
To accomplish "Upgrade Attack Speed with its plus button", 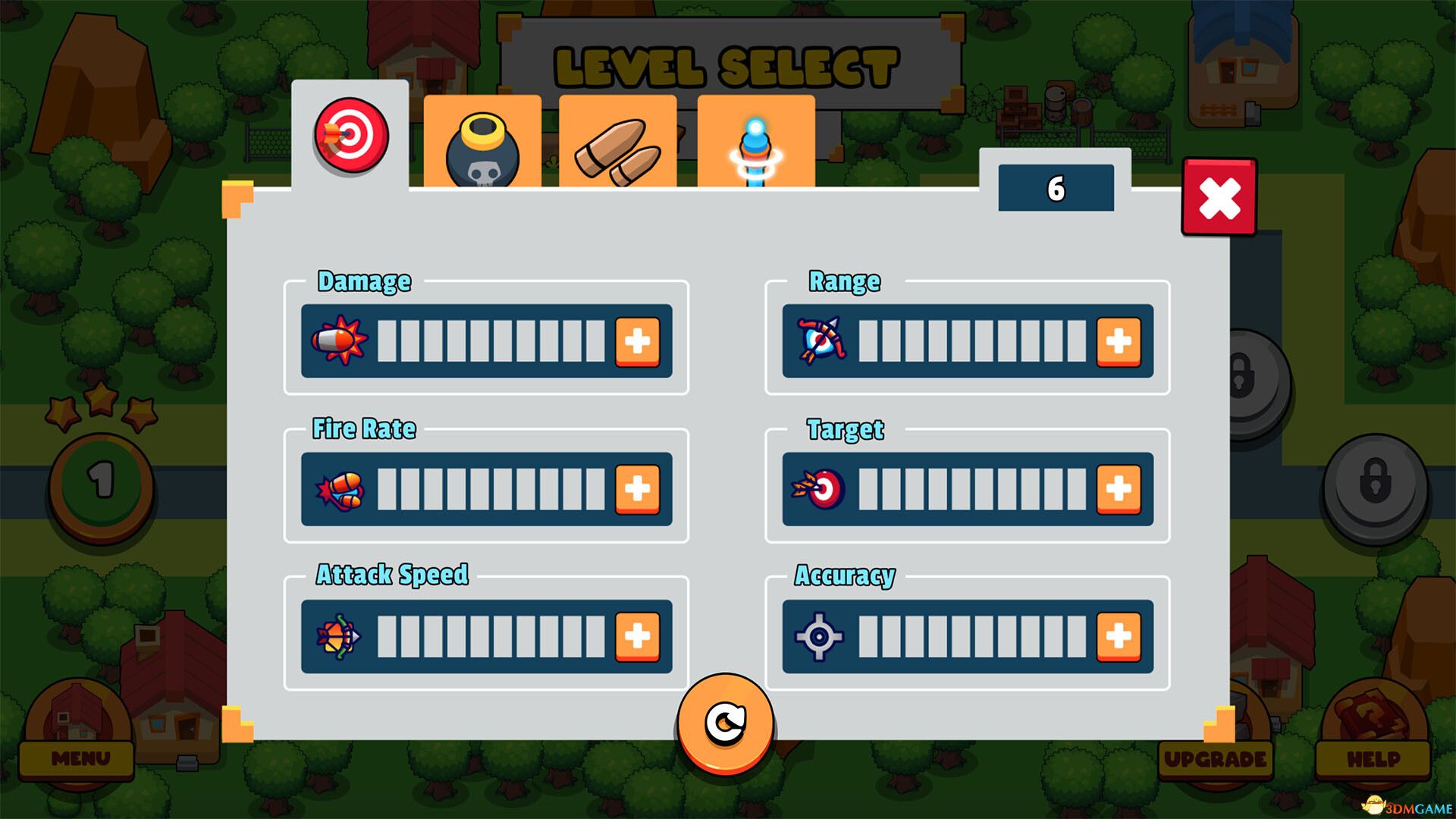I will click(x=639, y=637).
